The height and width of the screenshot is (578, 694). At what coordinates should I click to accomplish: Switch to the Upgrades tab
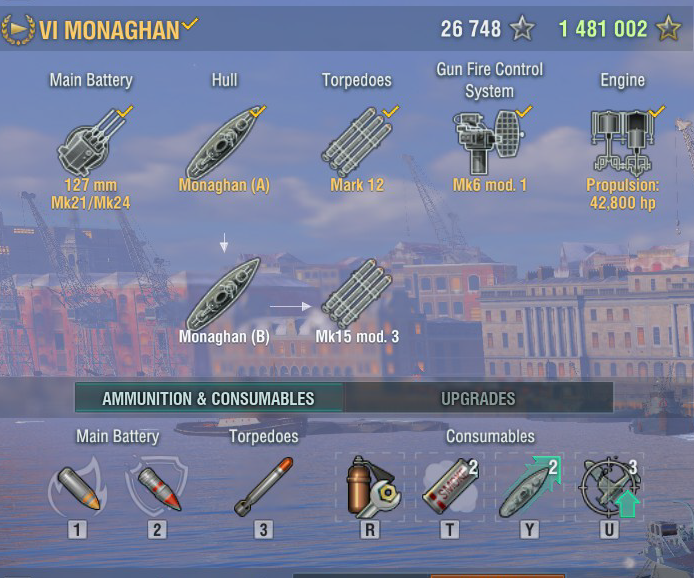click(x=478, y=398)
